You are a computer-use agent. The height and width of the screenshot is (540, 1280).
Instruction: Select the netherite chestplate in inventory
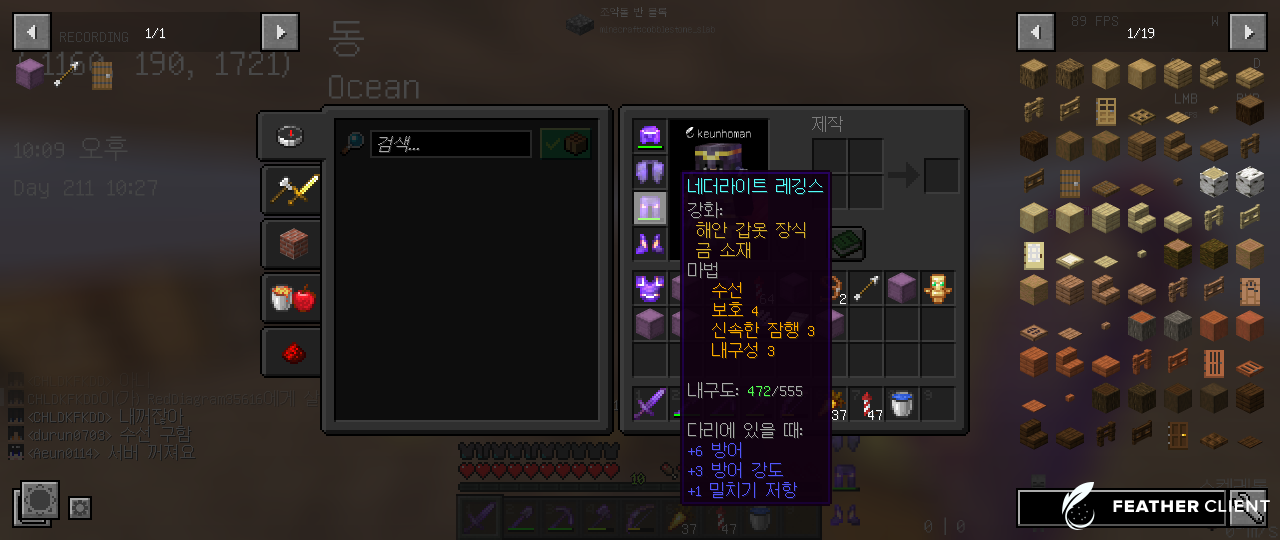pos(650,289)
